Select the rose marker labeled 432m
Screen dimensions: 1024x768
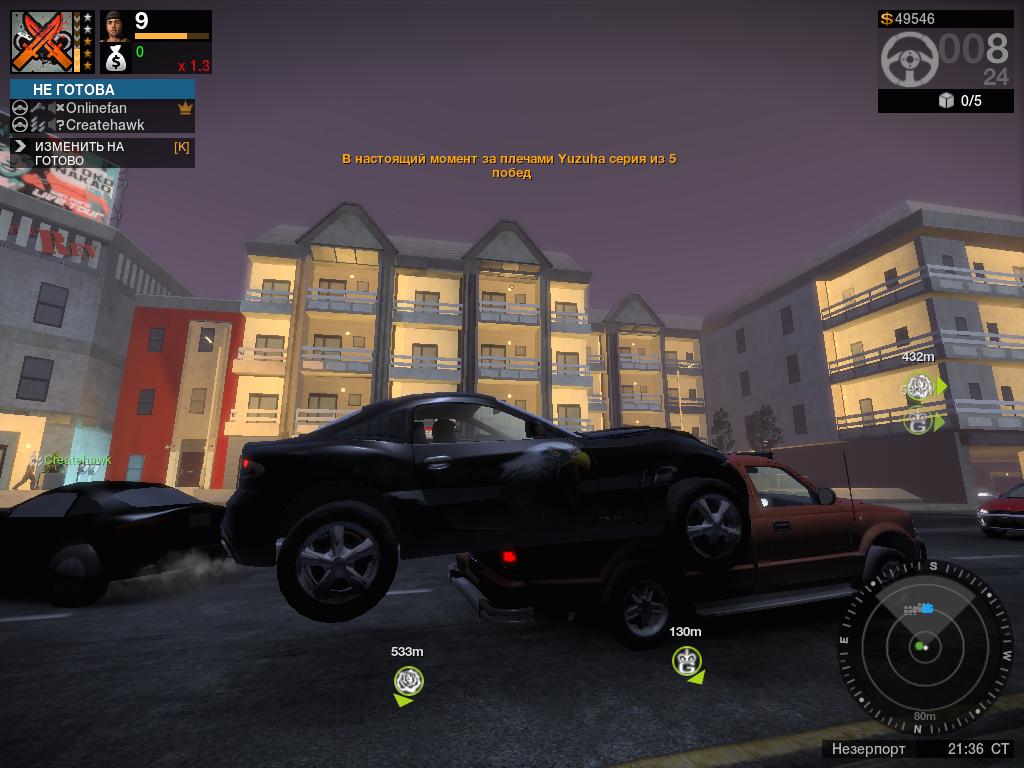coord(919,386)
